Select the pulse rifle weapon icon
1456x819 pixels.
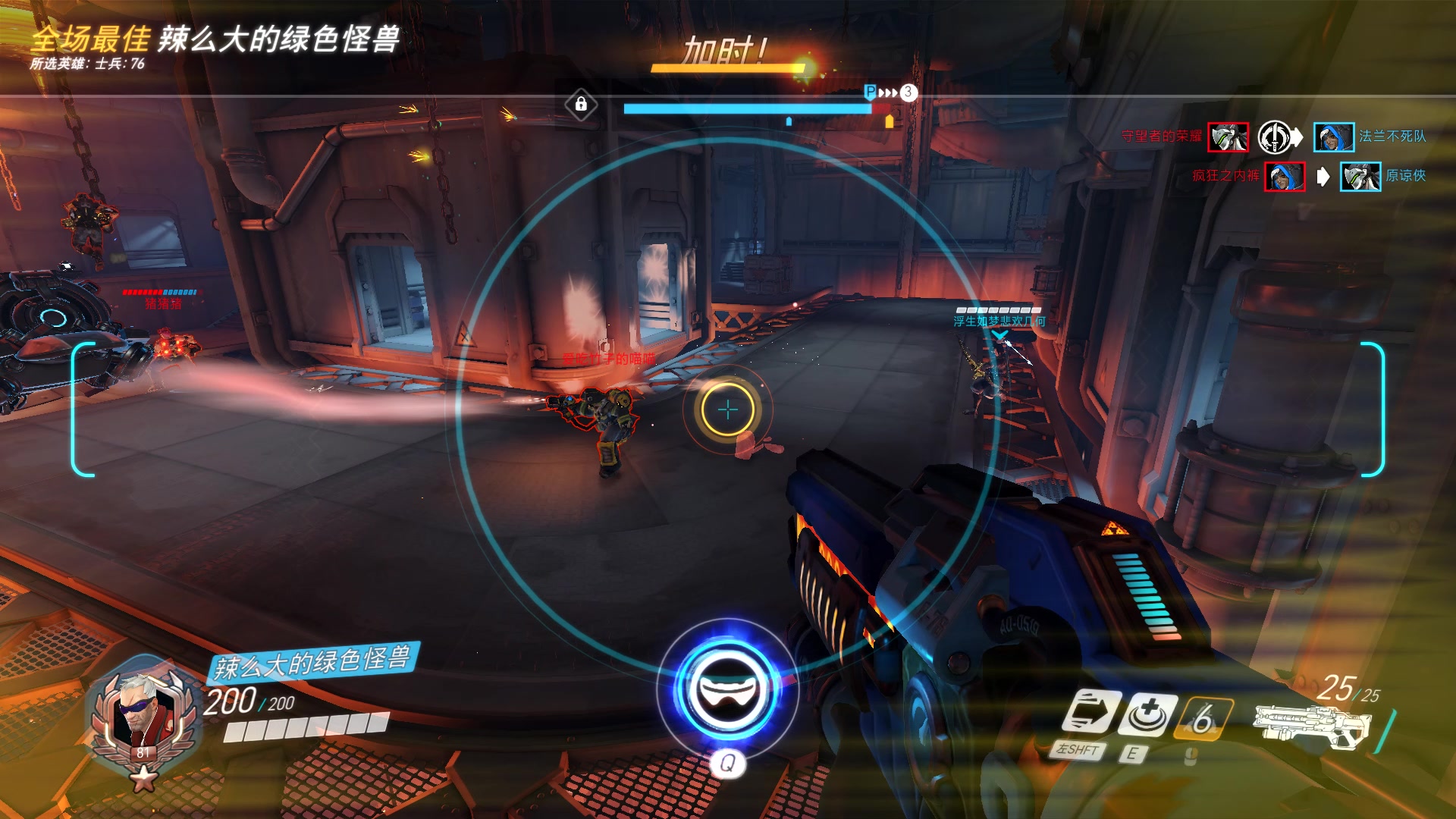point(1308,724)
